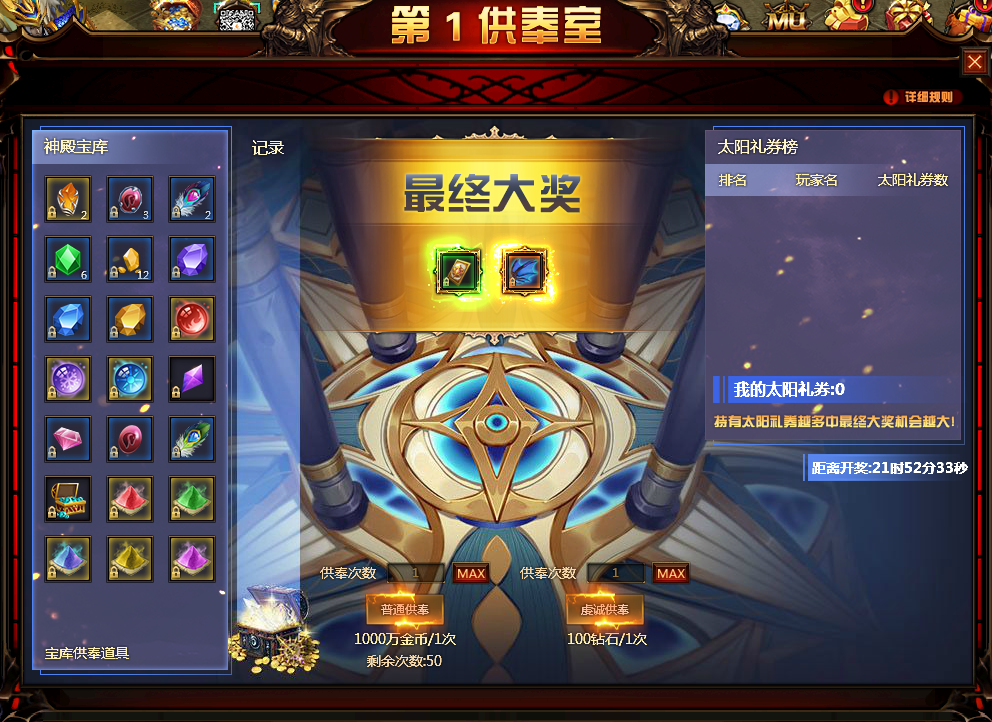Select the 虔诚供奉 offering count field
The height and width of the screenshot is (722, 992).
[x=616, y=573]
